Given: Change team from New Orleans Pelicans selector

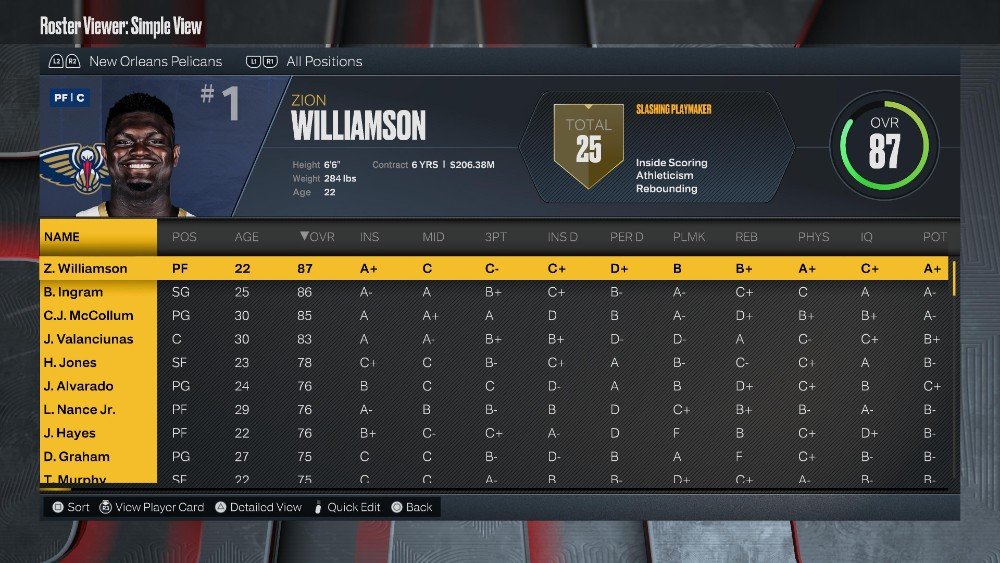Looking at the screenshot, I should point(155,62).
